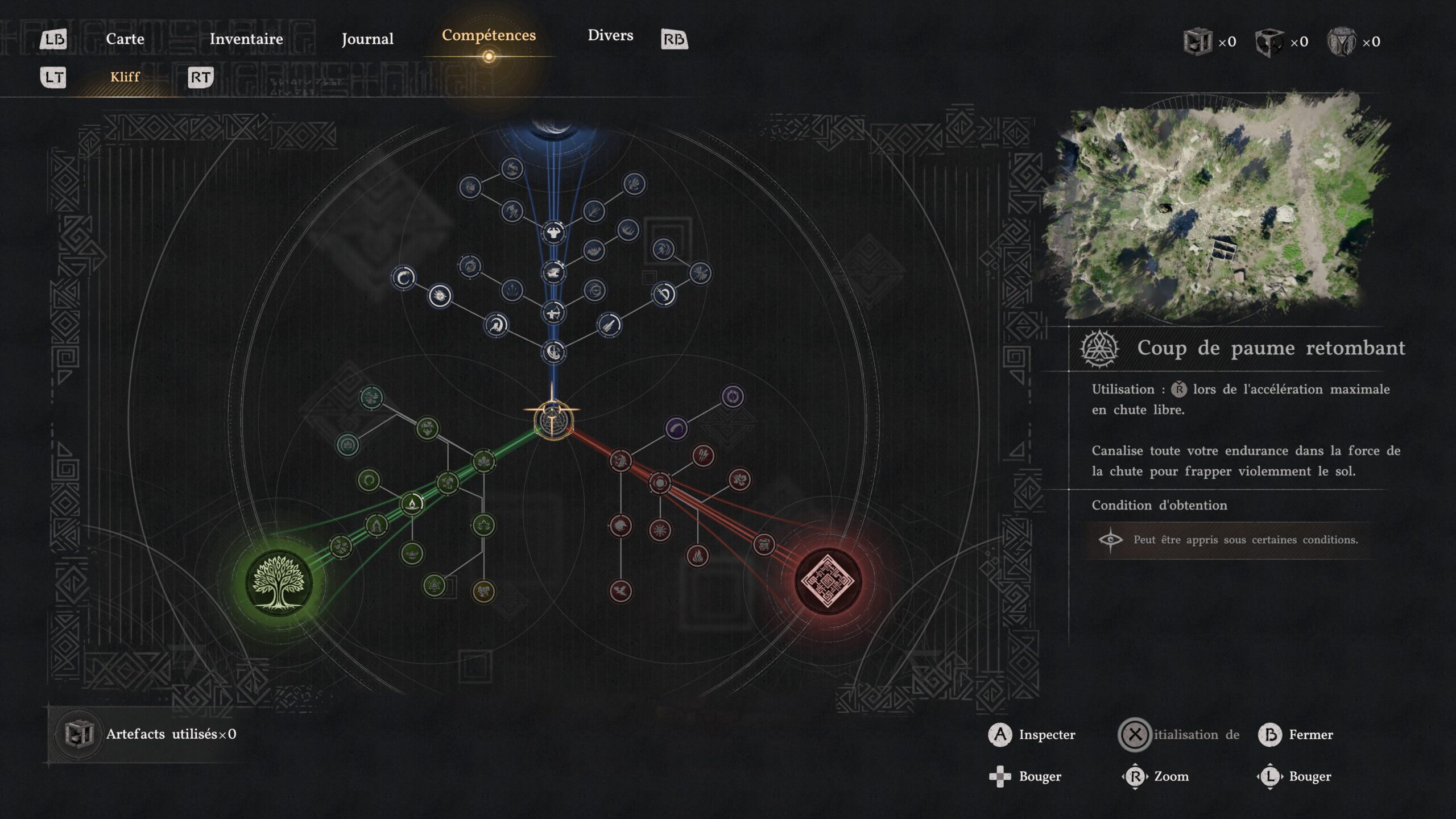The width and height of the screenshot is (1456, 819).
Task: Click the Fermer button label
Action: [1310, 735]
